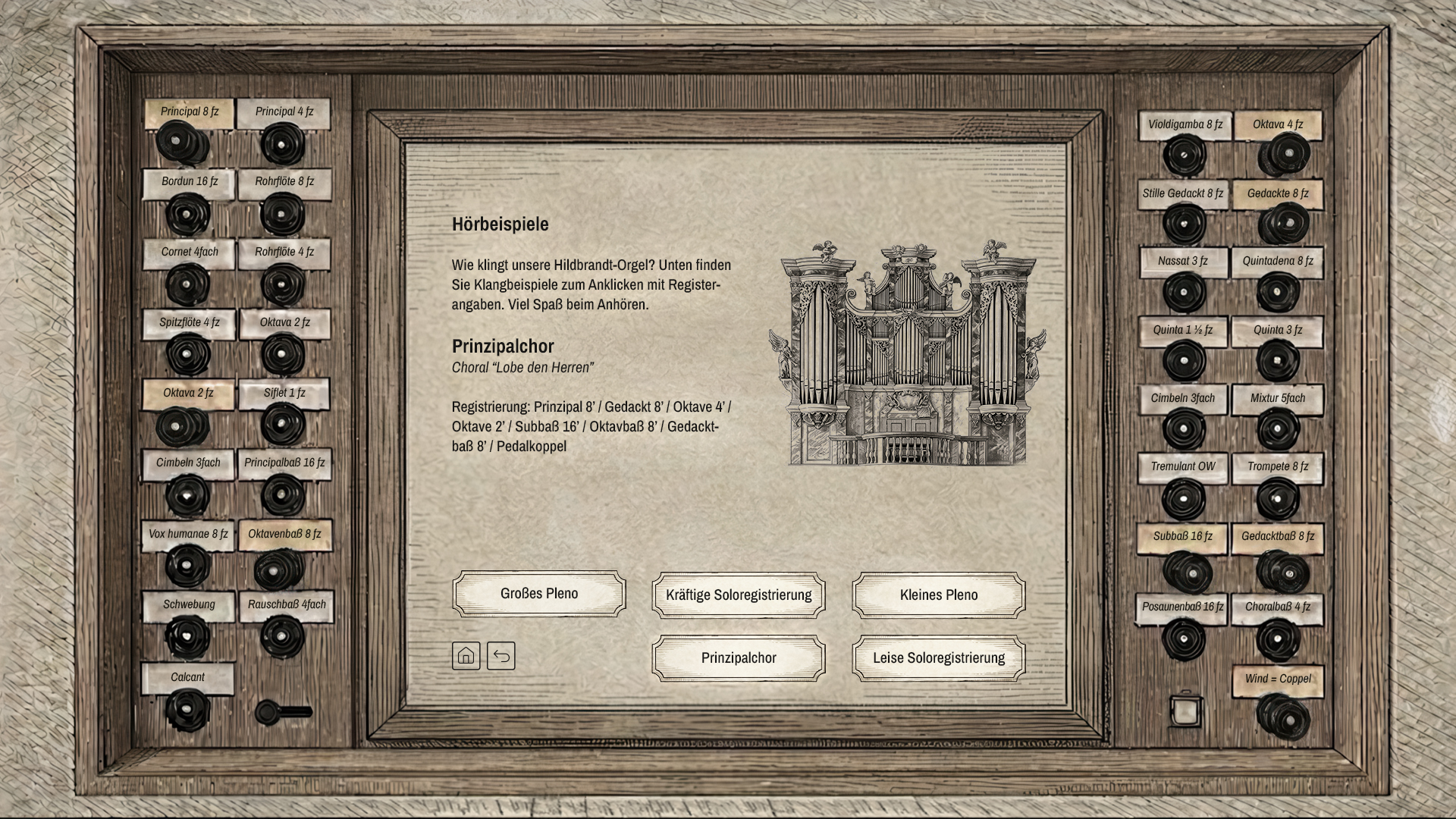The width and height of the screenshot is (1456, 819).
Task: Toggle the Mixtur 5fach stop
Action: tap(1278, 429)
